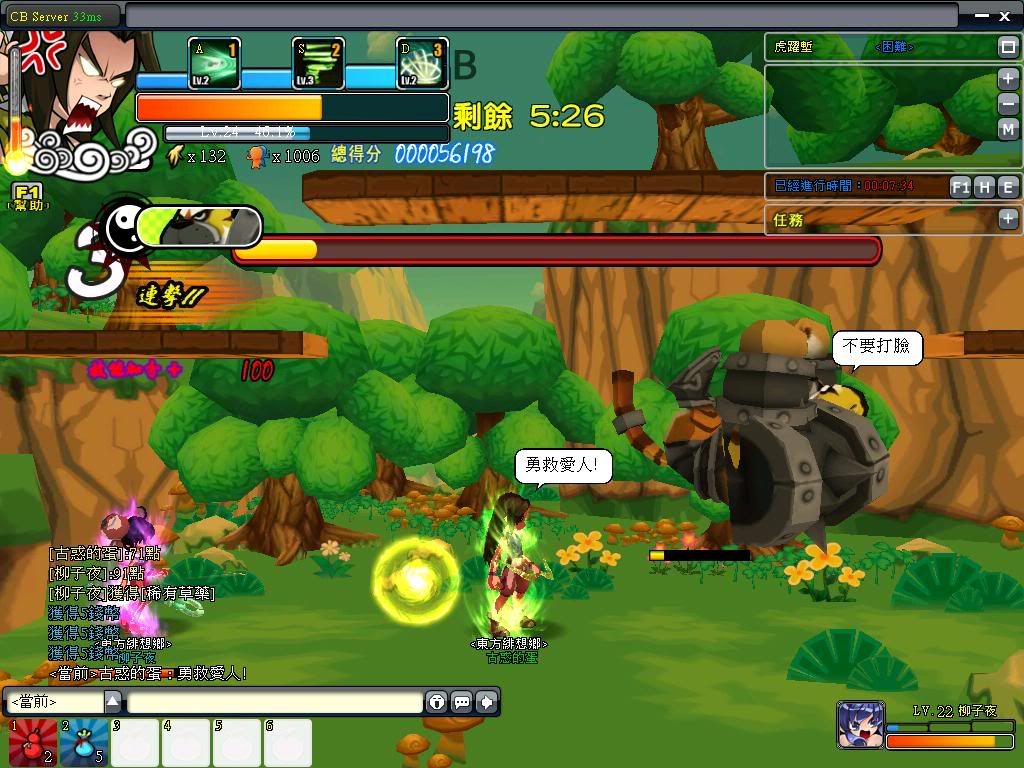1024x768 pixels.
Task: Click the arrow button at chat bar's end
Action: 487,702
